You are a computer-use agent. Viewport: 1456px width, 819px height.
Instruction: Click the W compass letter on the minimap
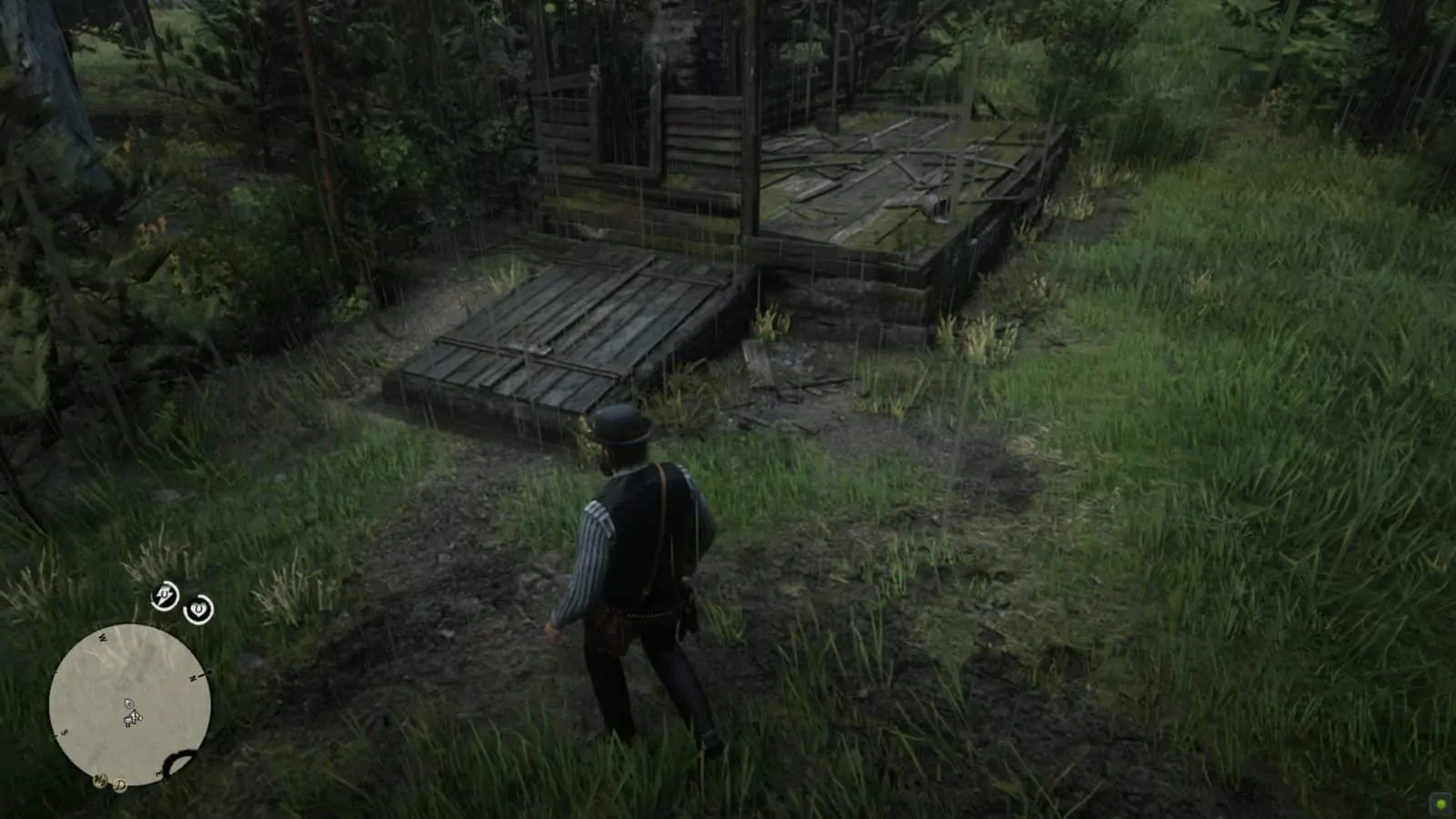102,636
